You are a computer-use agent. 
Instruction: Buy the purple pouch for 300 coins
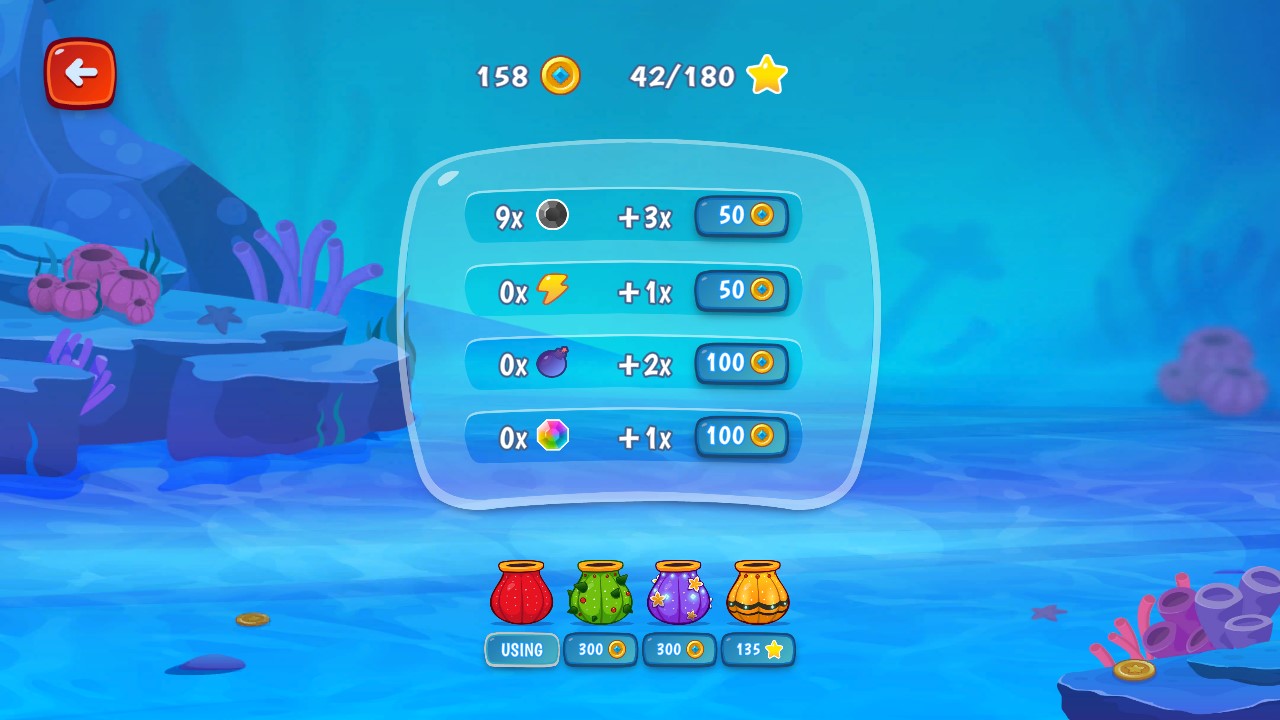[679, 649]
